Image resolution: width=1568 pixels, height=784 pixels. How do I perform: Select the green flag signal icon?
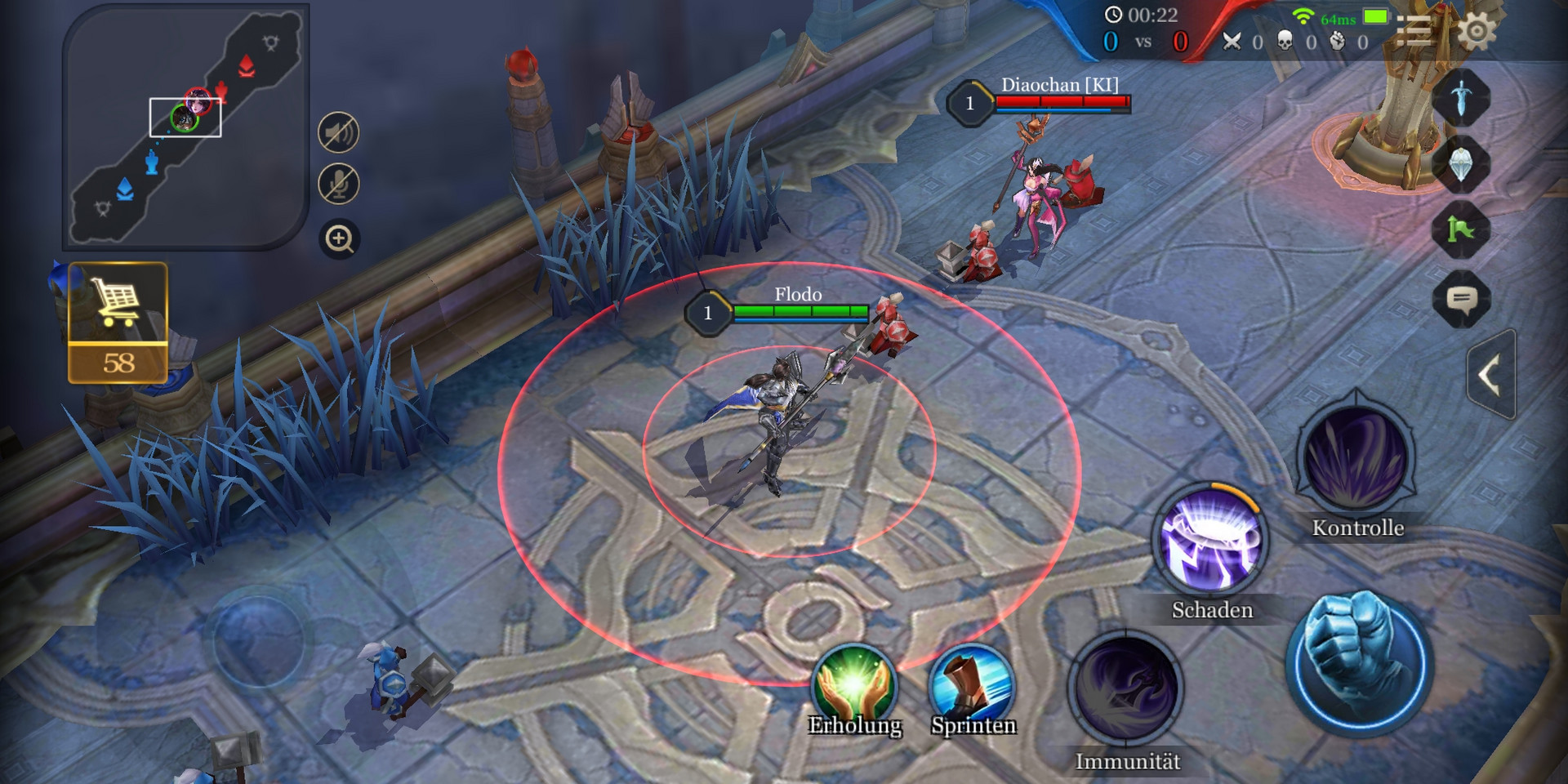pyautogui.click(x=1461, y=231)
